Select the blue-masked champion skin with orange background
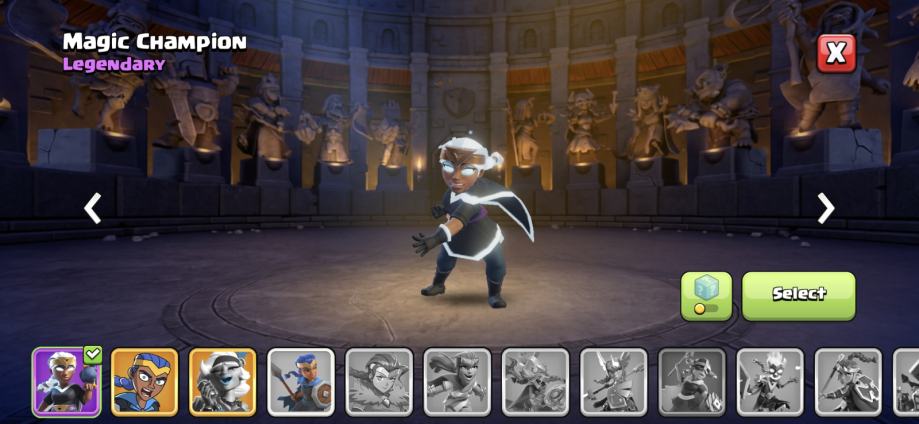 [144, 381]
